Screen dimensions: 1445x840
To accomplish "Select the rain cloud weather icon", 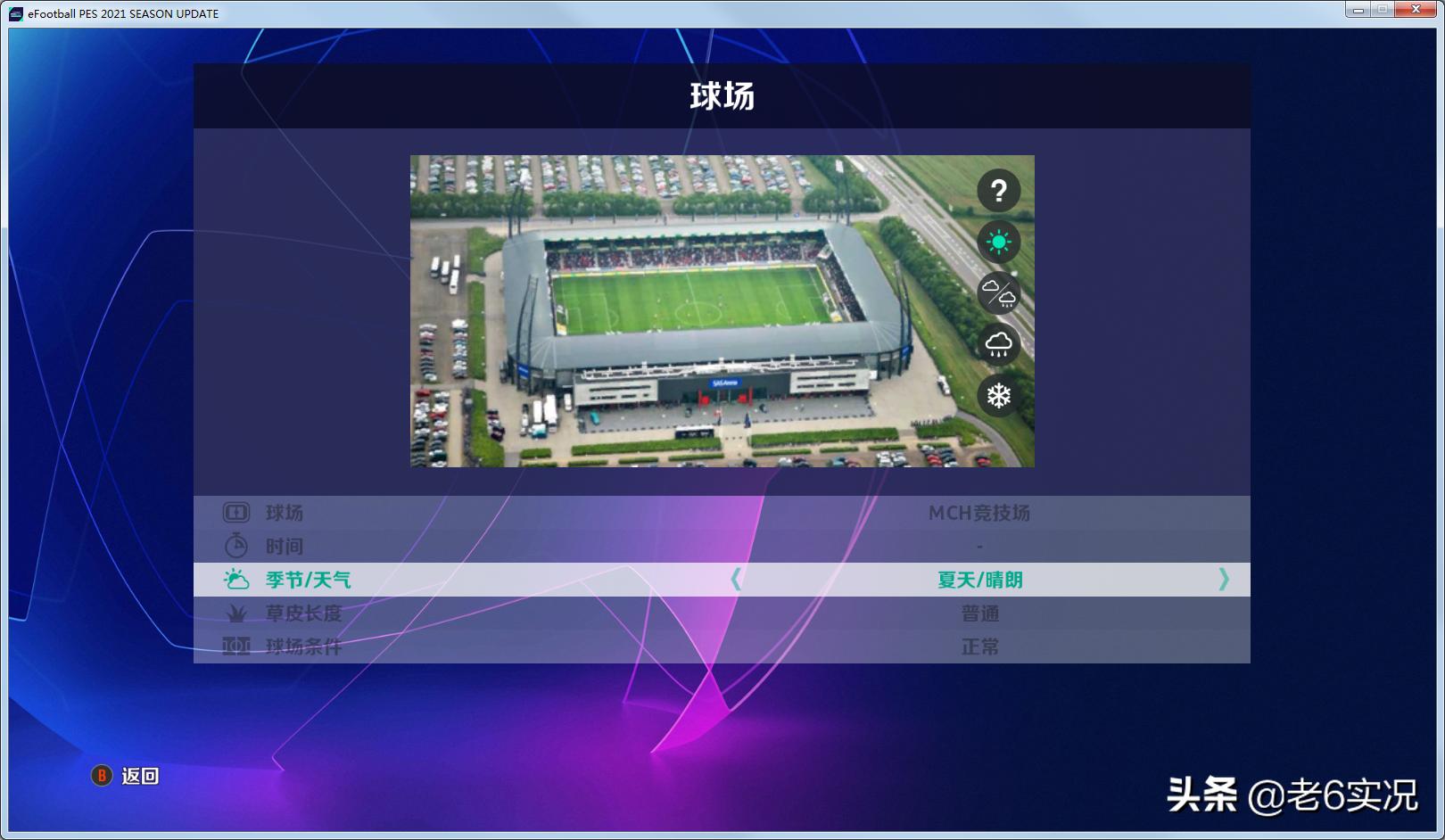I will [1000, 344].
